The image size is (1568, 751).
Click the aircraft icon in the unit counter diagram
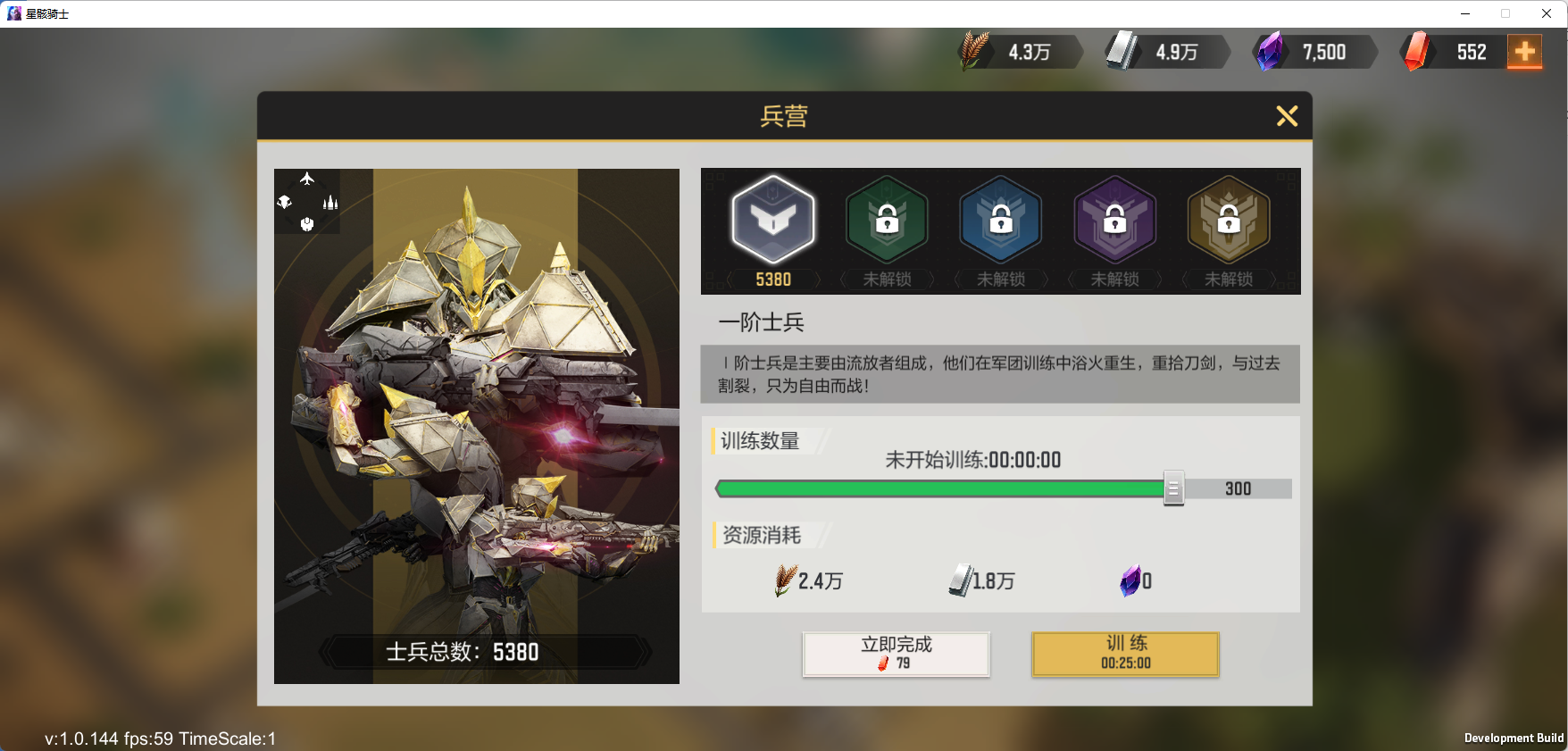[x=306, y=179]
